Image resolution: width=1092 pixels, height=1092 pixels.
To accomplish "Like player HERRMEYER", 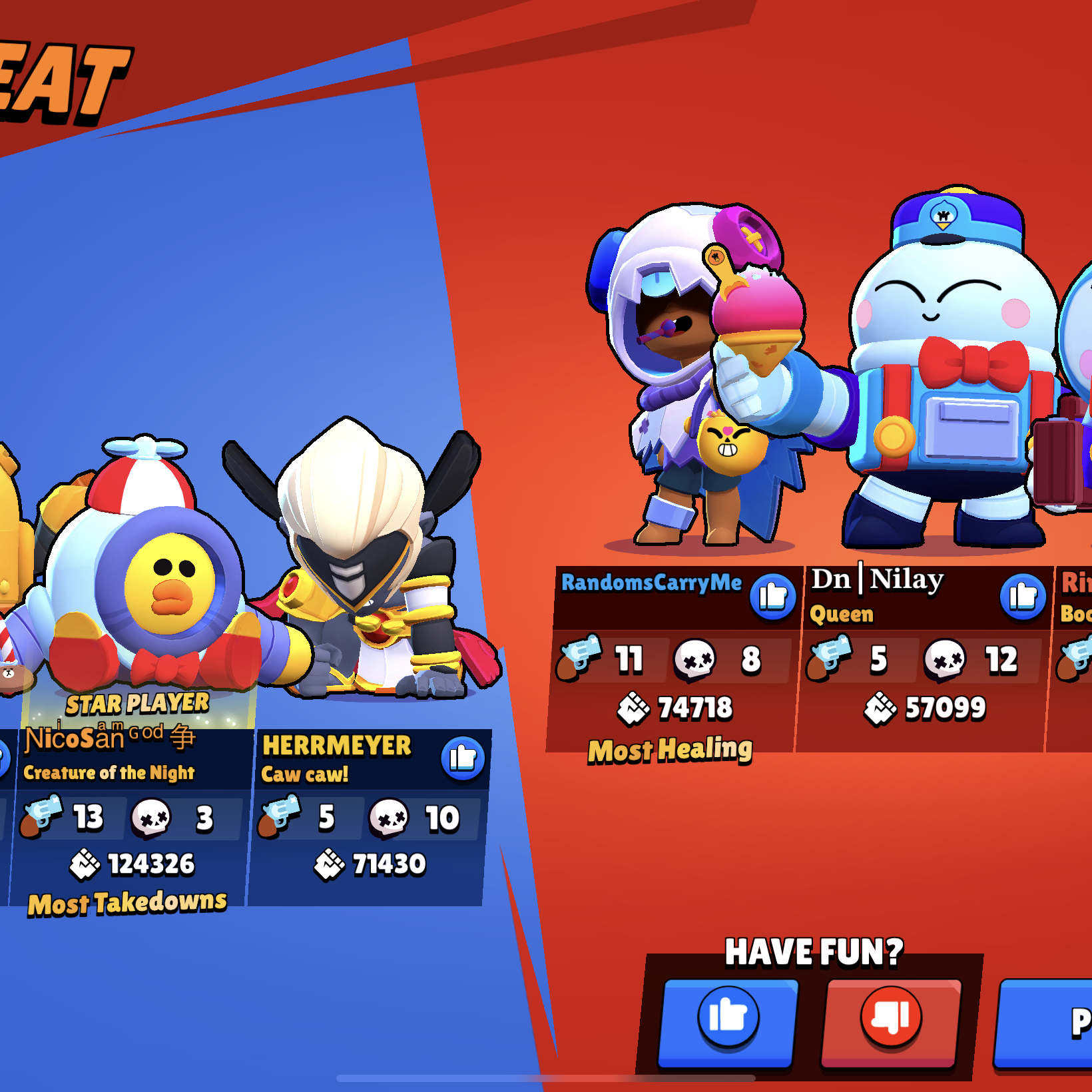I will [x=462, y=758].
